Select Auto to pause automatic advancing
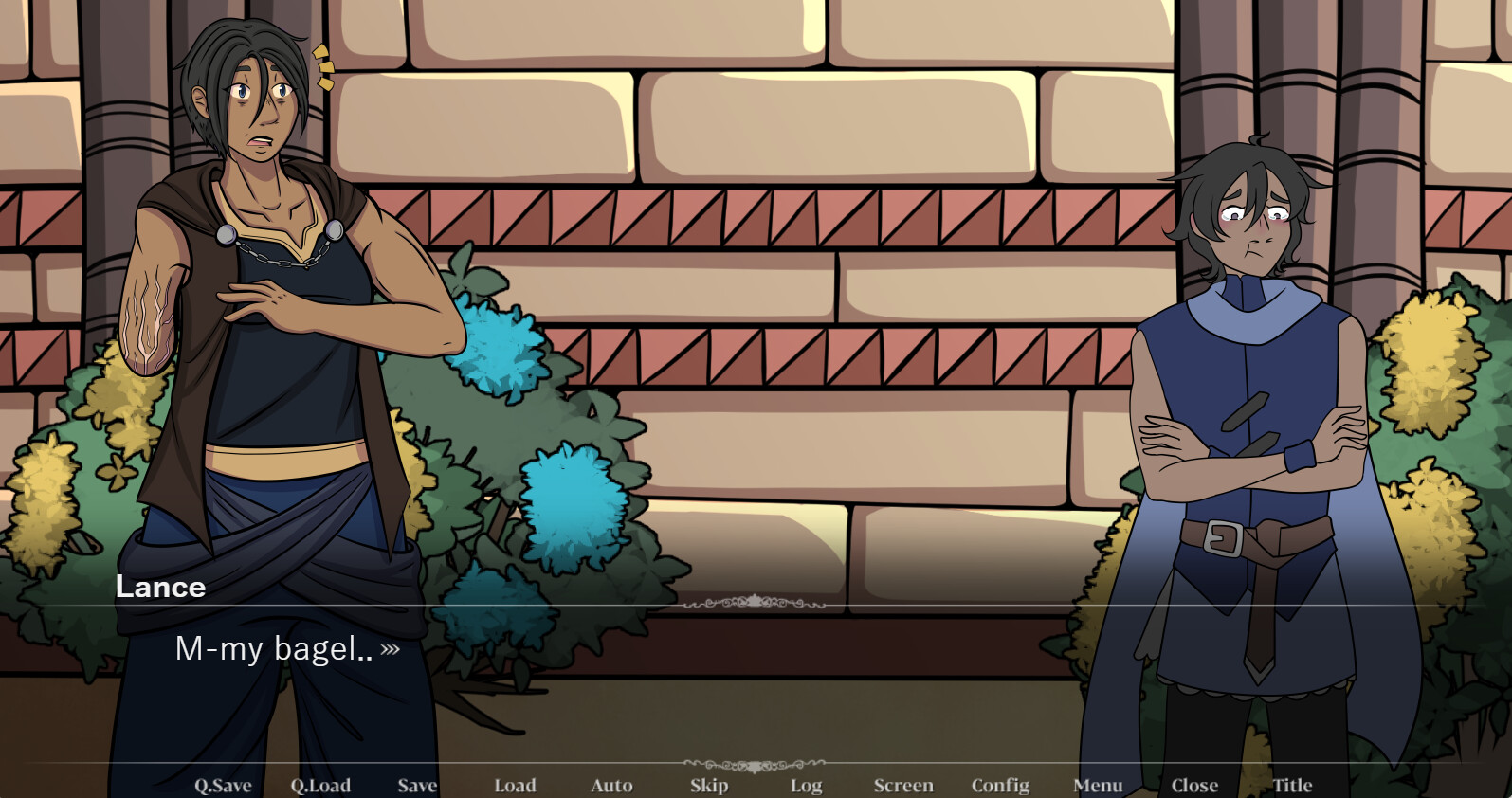Viewport: 1512px width, 798px height. [612, 786]
